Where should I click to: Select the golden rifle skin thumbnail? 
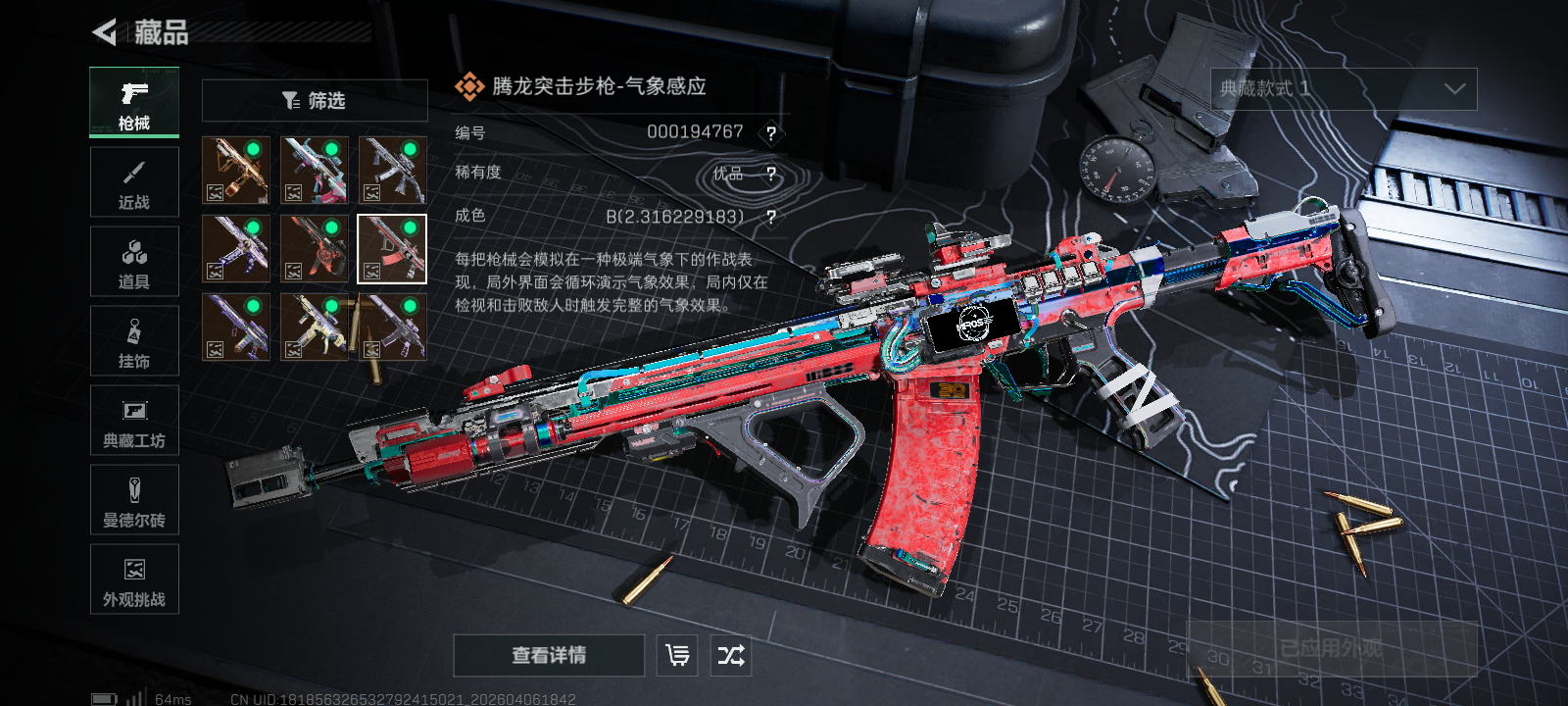[x=236, y=170]
